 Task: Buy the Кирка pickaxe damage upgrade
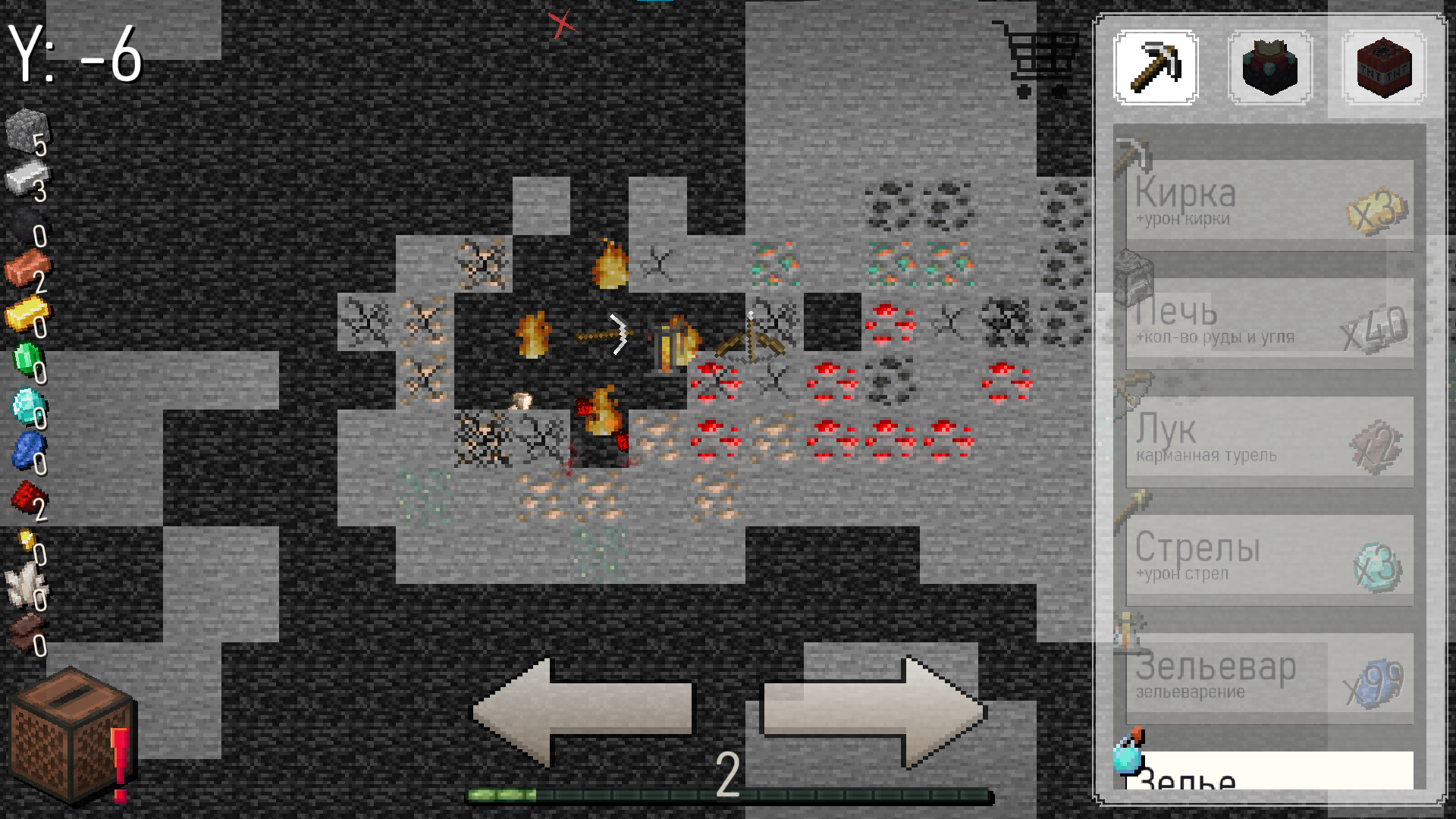[x=1266, y=203]
